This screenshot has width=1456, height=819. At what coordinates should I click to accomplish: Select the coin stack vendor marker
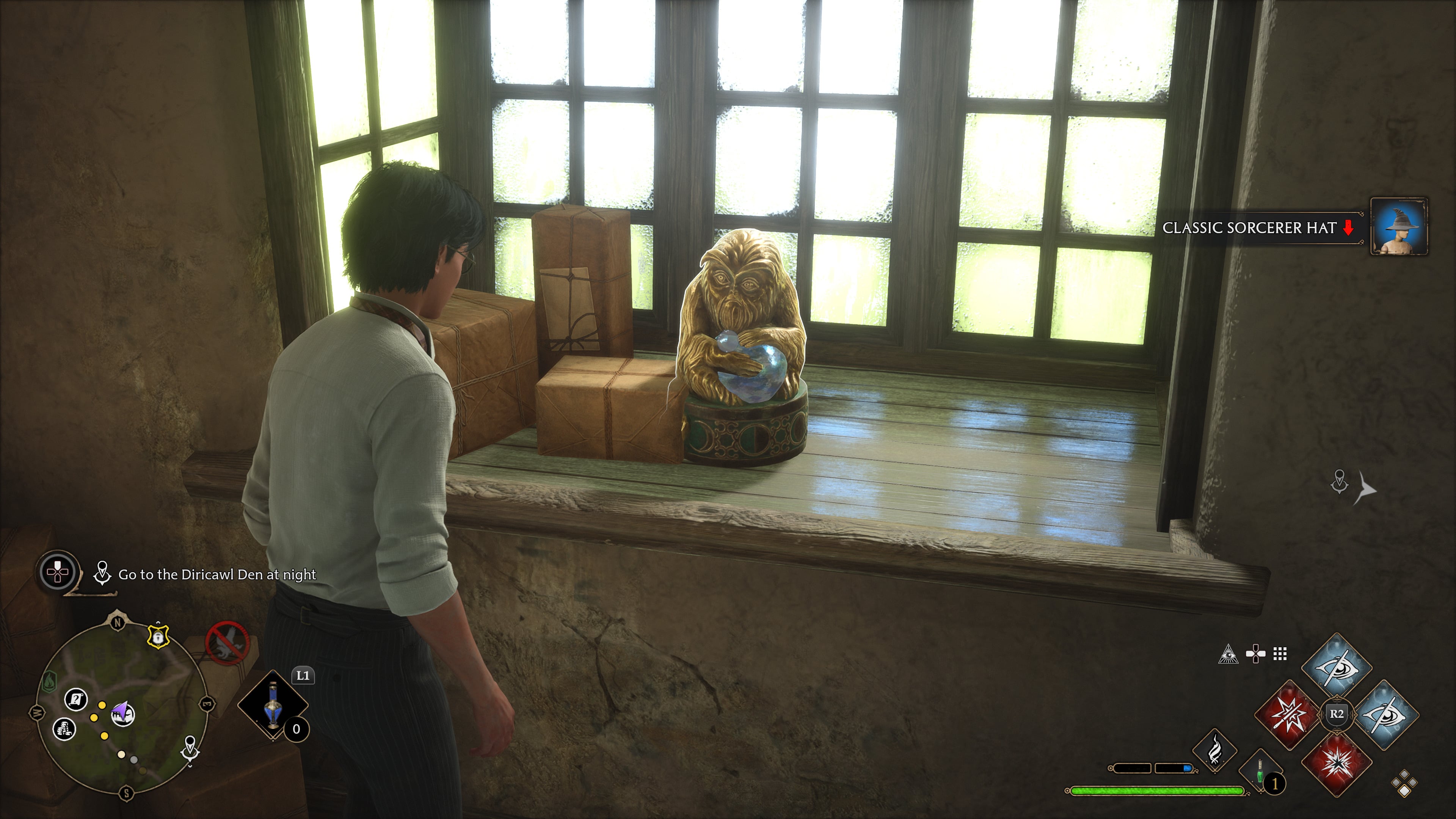(x=64, y=728)
